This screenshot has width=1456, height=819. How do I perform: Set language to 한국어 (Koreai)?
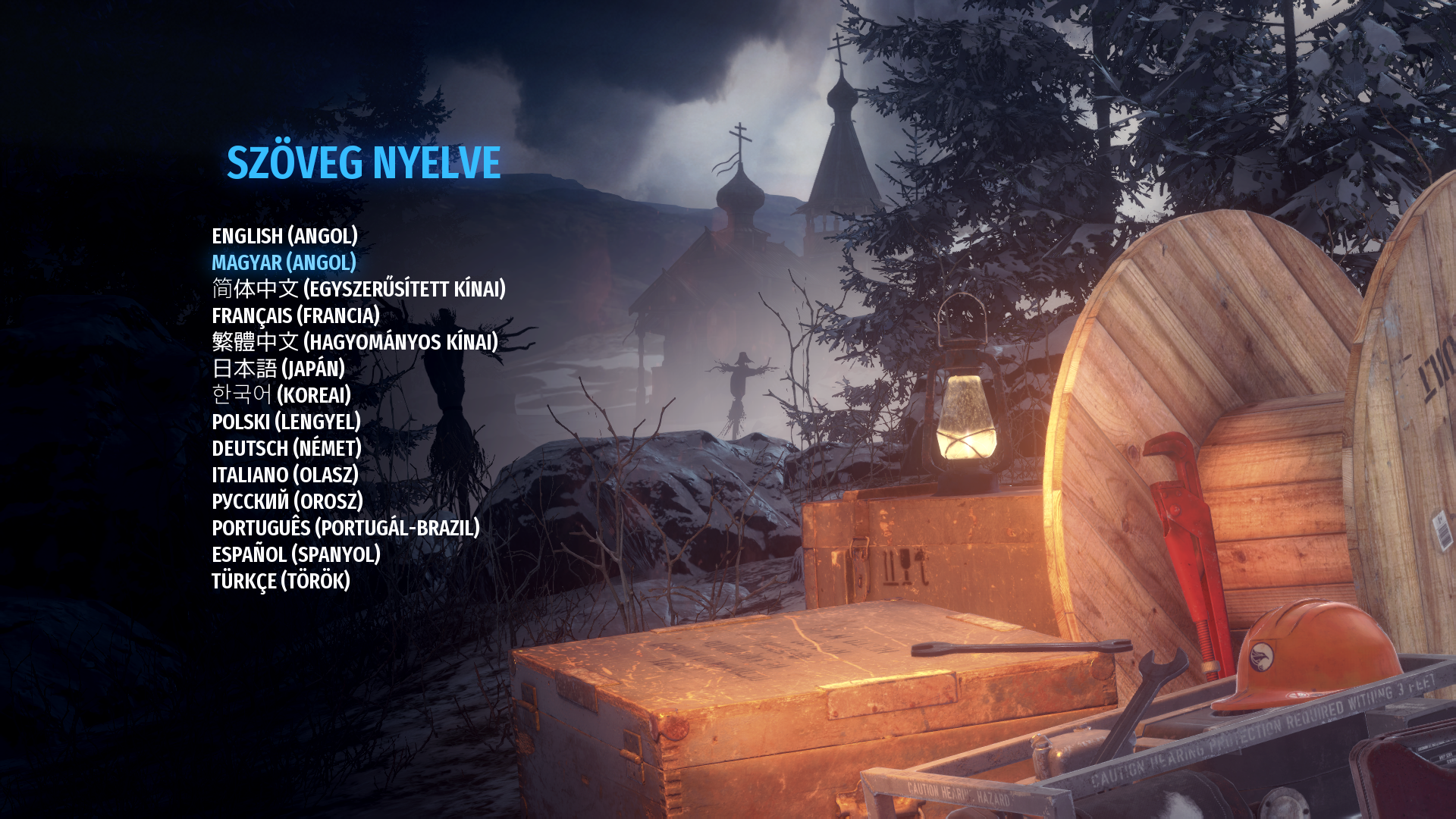[281, 396]
